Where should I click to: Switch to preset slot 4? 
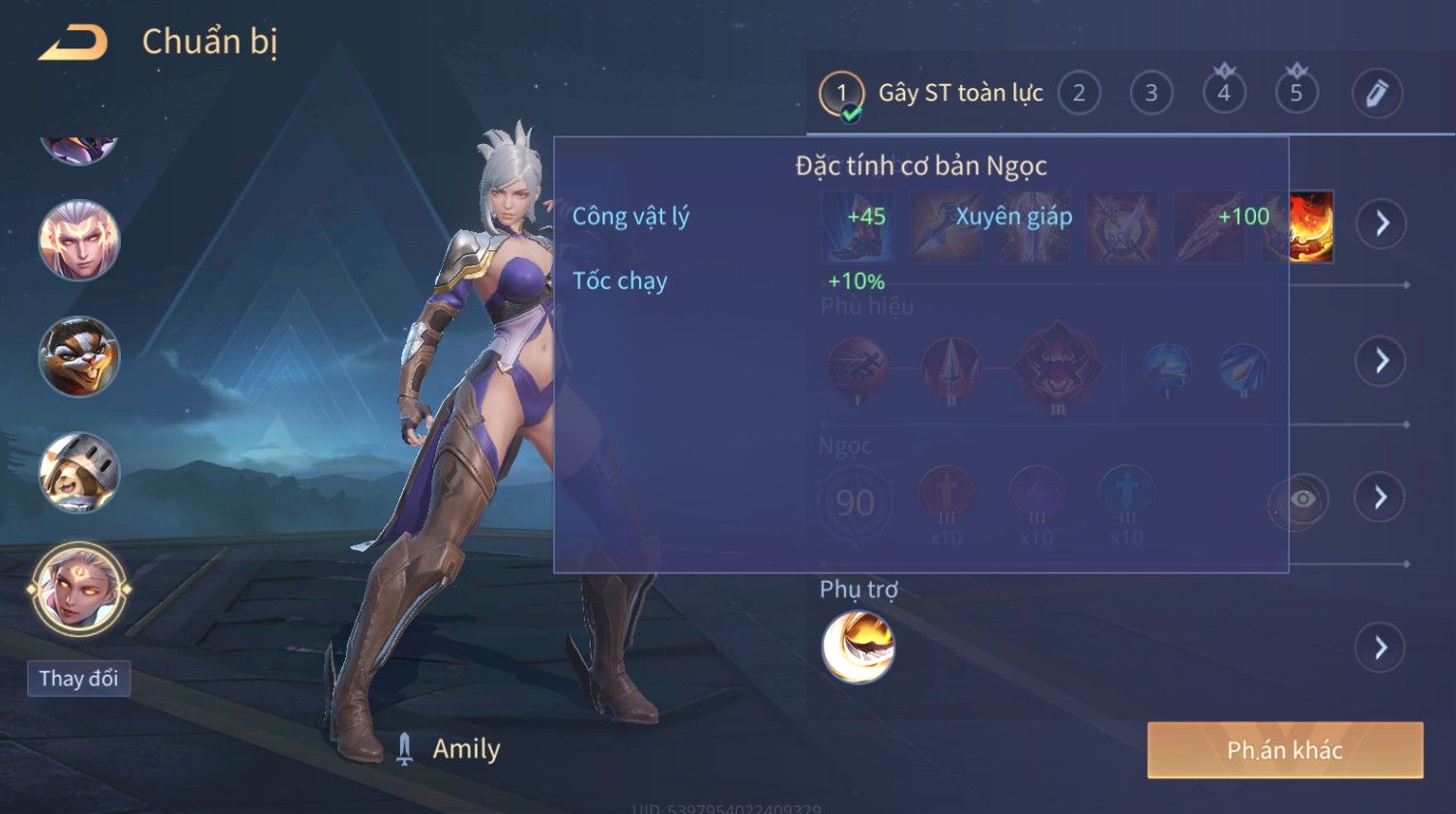[x=1223, y=93]
